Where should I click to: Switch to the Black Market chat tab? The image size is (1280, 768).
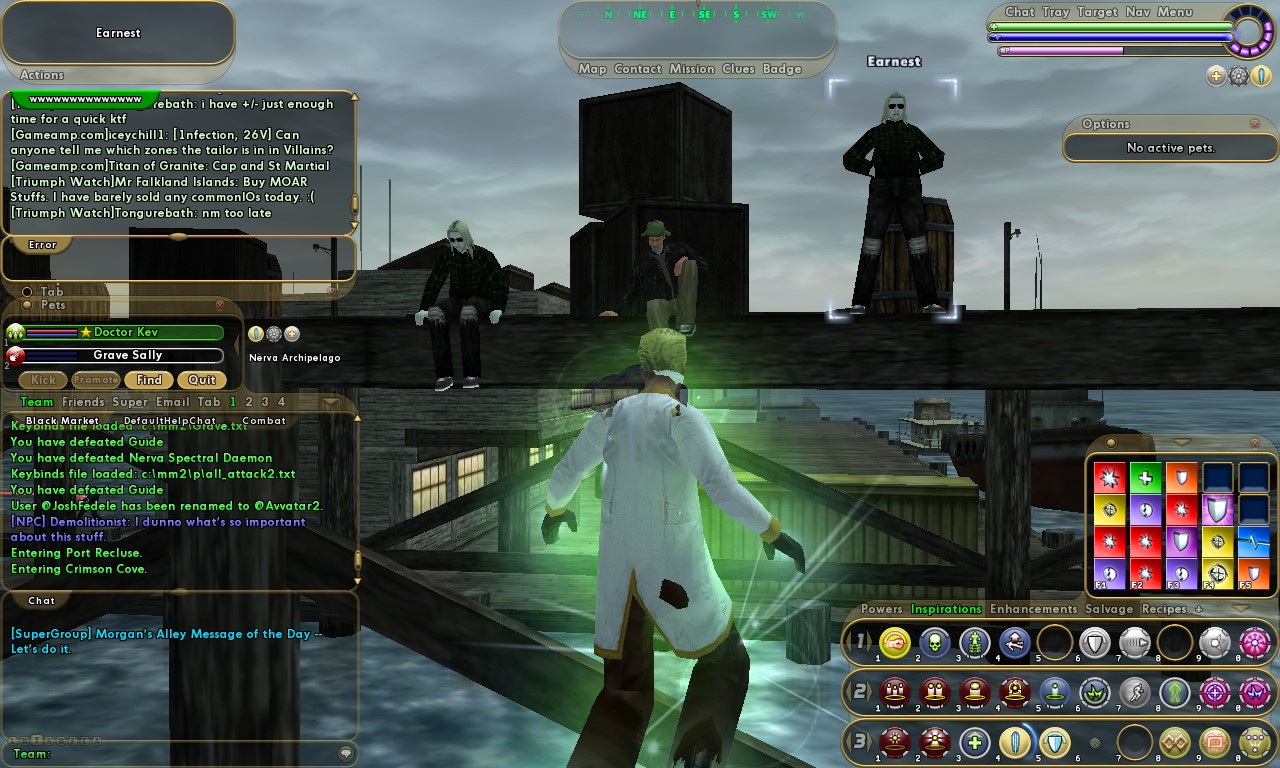62,421
